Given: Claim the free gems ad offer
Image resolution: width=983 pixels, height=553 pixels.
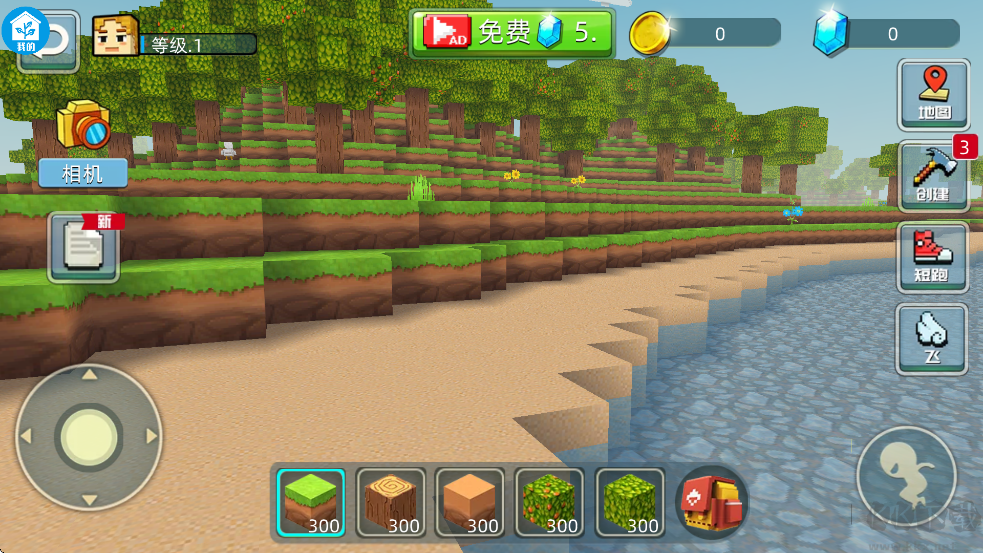Looking at the screenshot, I should [511, 33].
